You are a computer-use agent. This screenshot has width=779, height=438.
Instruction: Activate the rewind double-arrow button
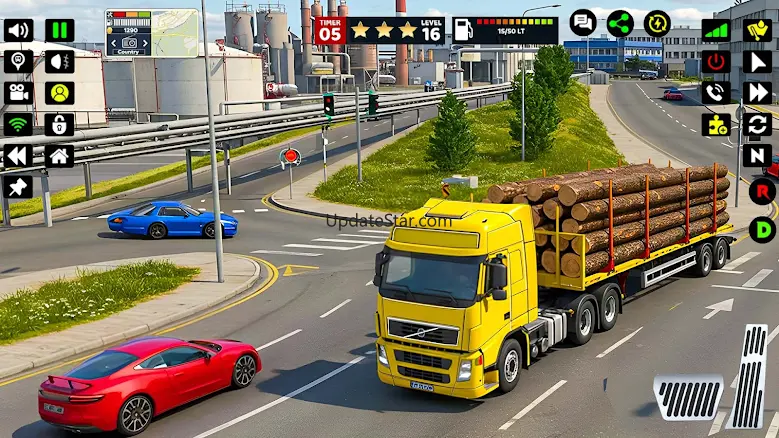(x=18, y=156)
